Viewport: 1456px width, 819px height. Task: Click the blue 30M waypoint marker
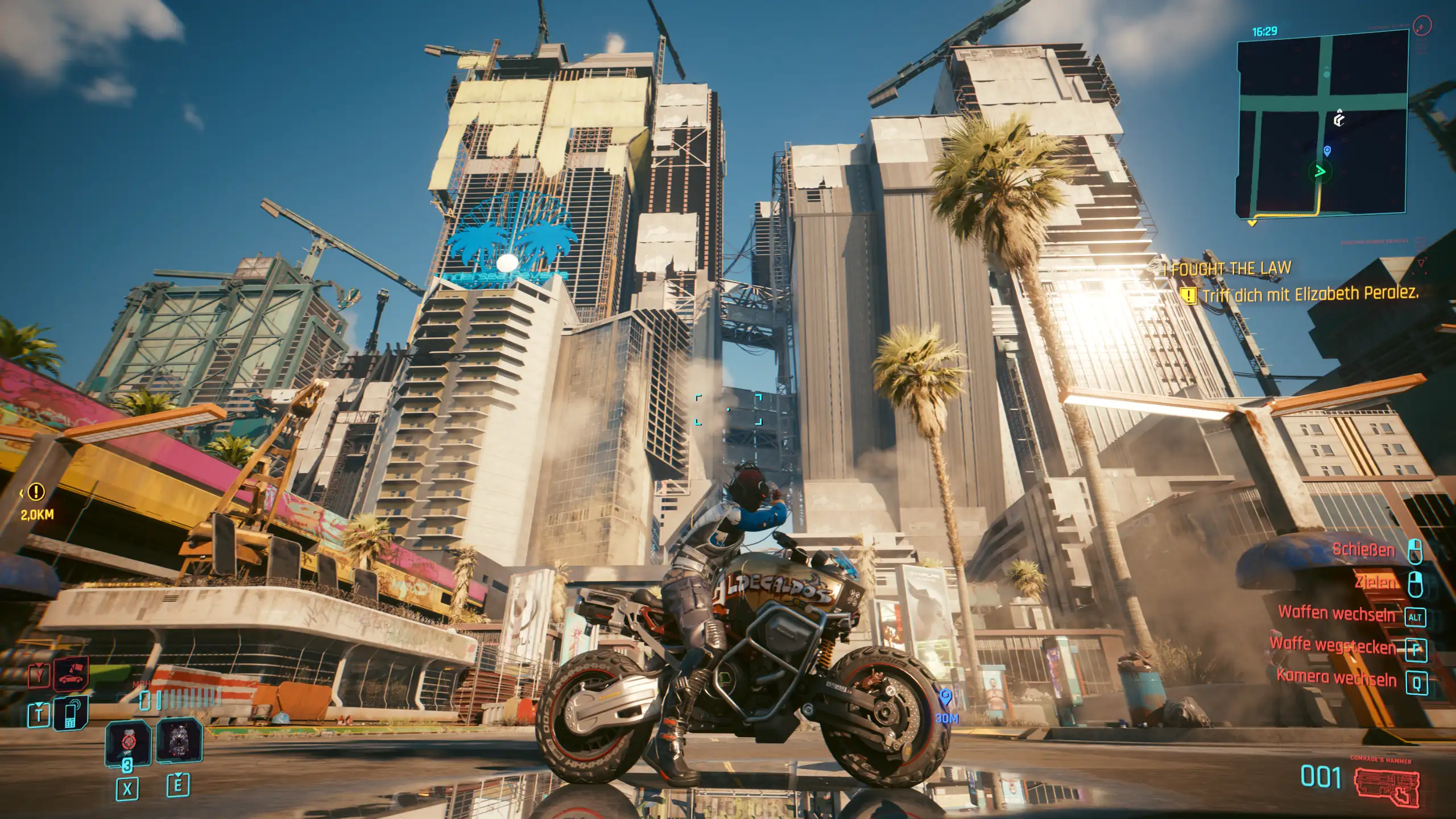[945, 697]
